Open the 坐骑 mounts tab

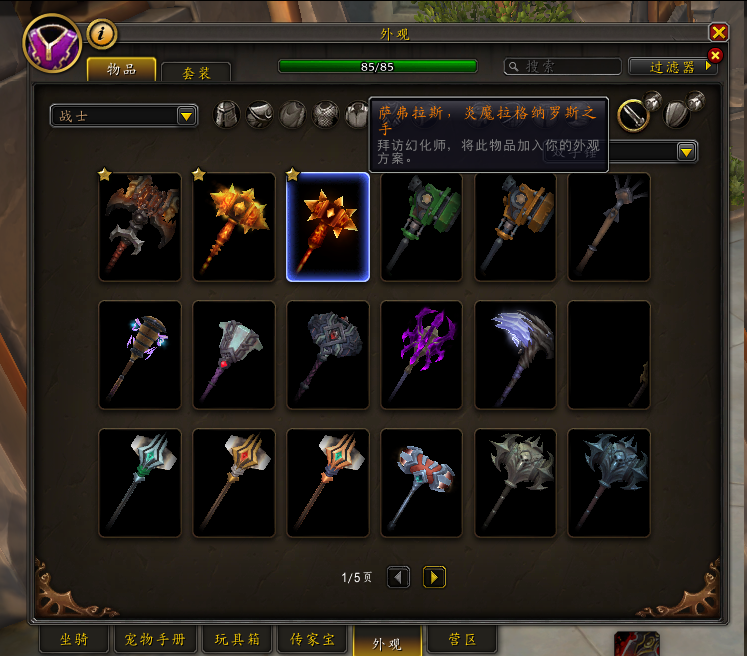(72, 639)
